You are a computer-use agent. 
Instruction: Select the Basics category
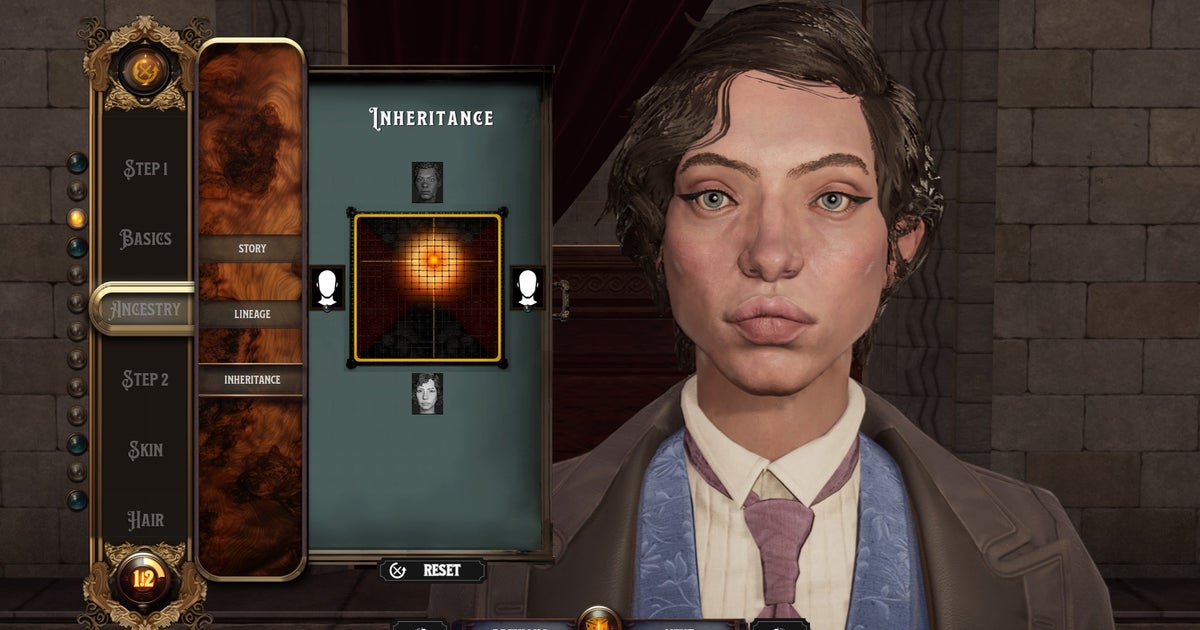click(145, 239)
